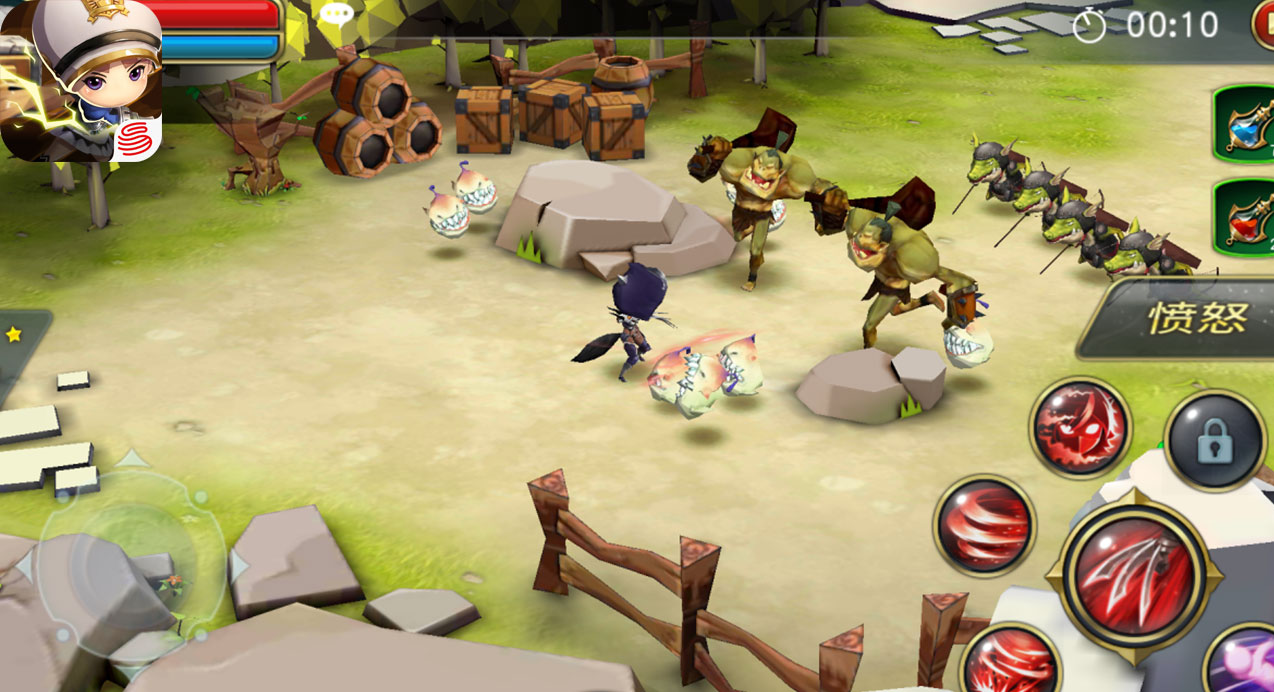Tap the locked skill slot with padlock
The image size is (1274, 692).
coord(1215,441)
